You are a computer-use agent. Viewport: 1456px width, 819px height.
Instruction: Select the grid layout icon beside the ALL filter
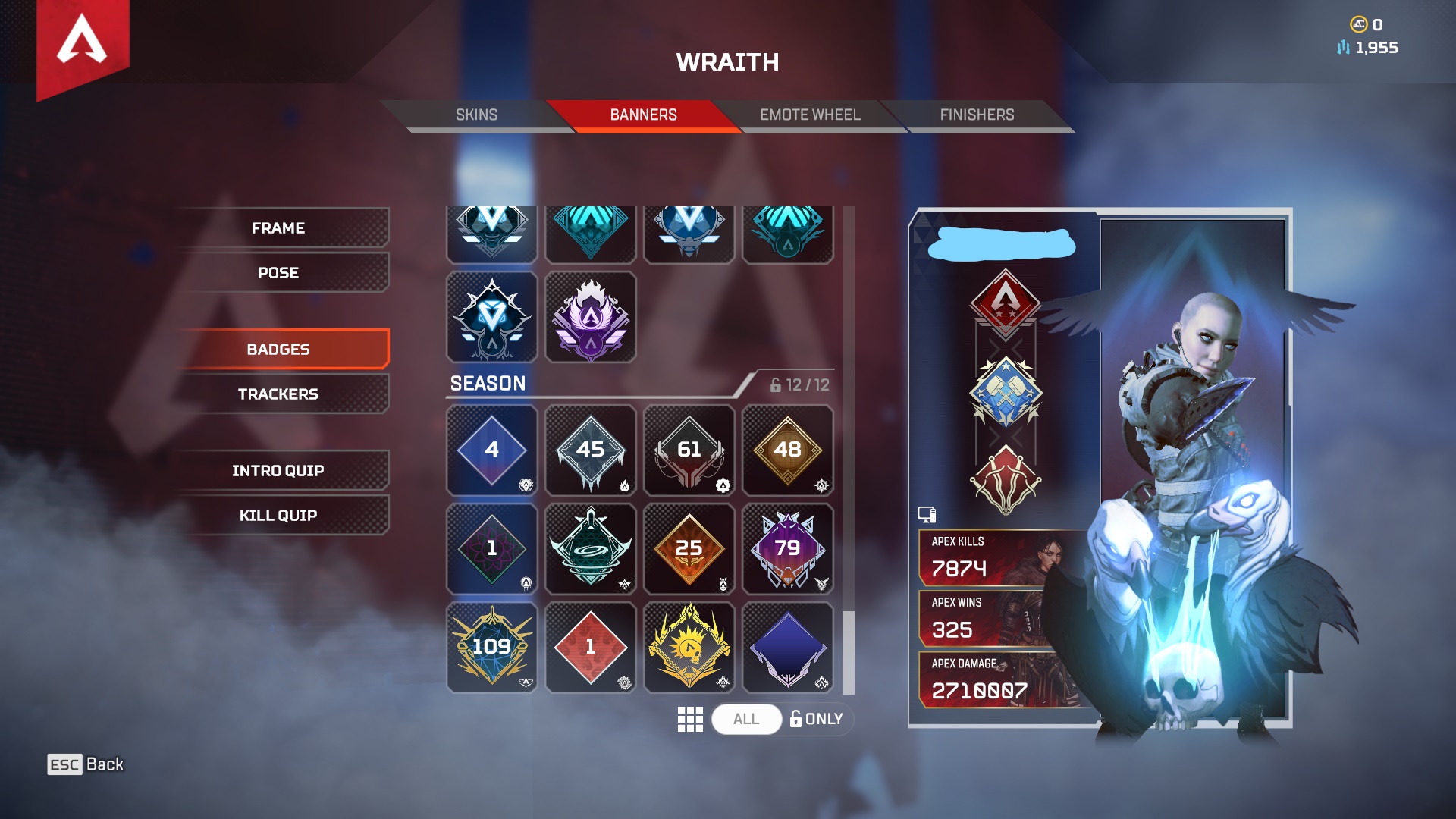[691, 719]
